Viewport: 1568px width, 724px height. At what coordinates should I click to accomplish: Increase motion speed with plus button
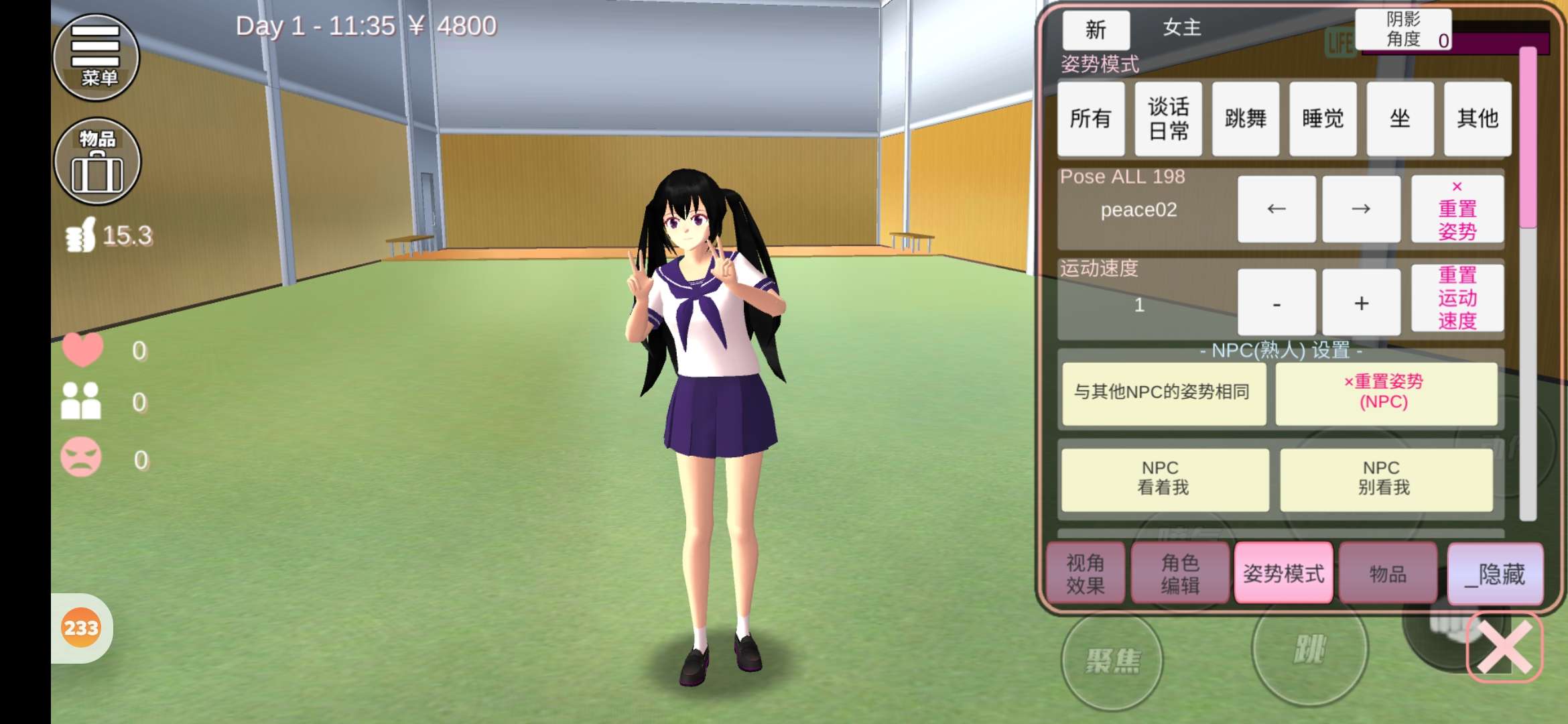pyautogui.click(x=1361, y=303)
